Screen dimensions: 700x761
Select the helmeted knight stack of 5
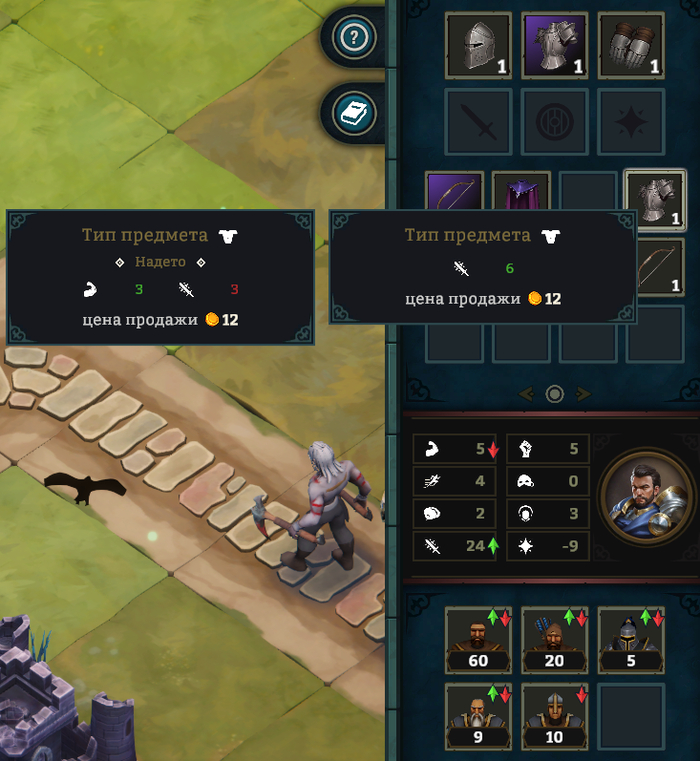pos(631,638)
